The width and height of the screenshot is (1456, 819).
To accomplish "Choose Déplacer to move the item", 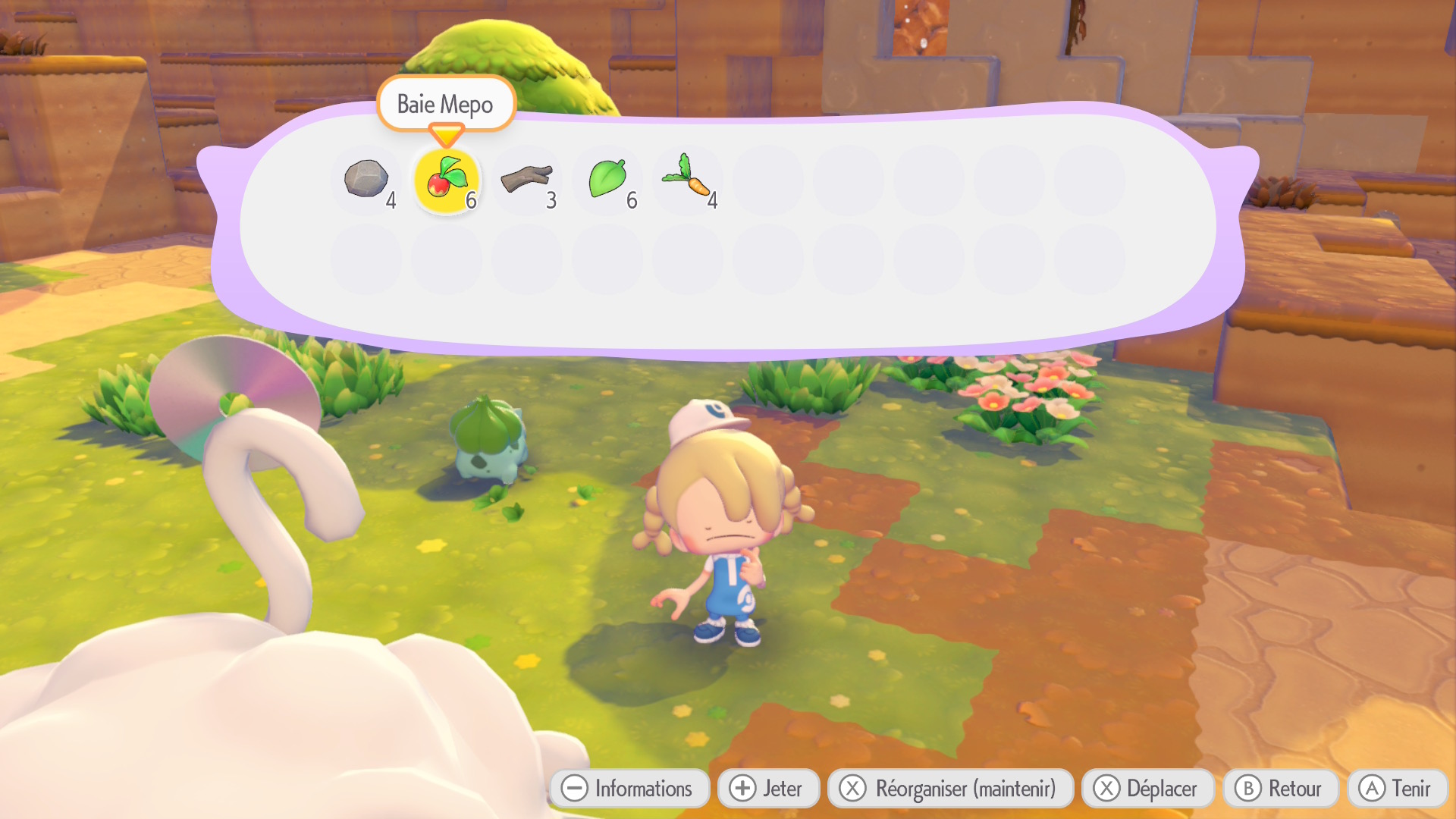I will 1147,788.
